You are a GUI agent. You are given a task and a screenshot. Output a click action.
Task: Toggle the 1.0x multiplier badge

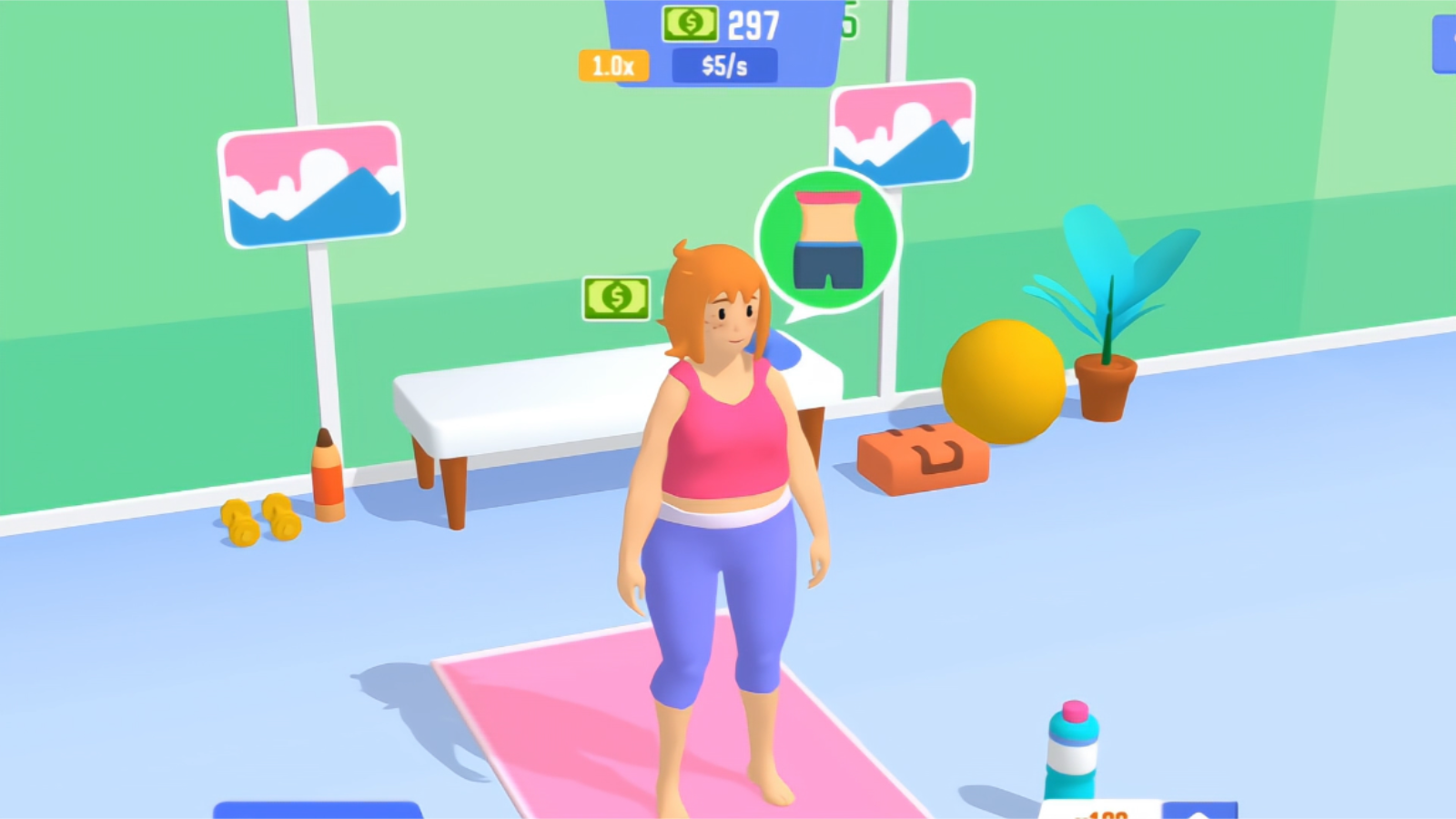[x=613, y=64]
